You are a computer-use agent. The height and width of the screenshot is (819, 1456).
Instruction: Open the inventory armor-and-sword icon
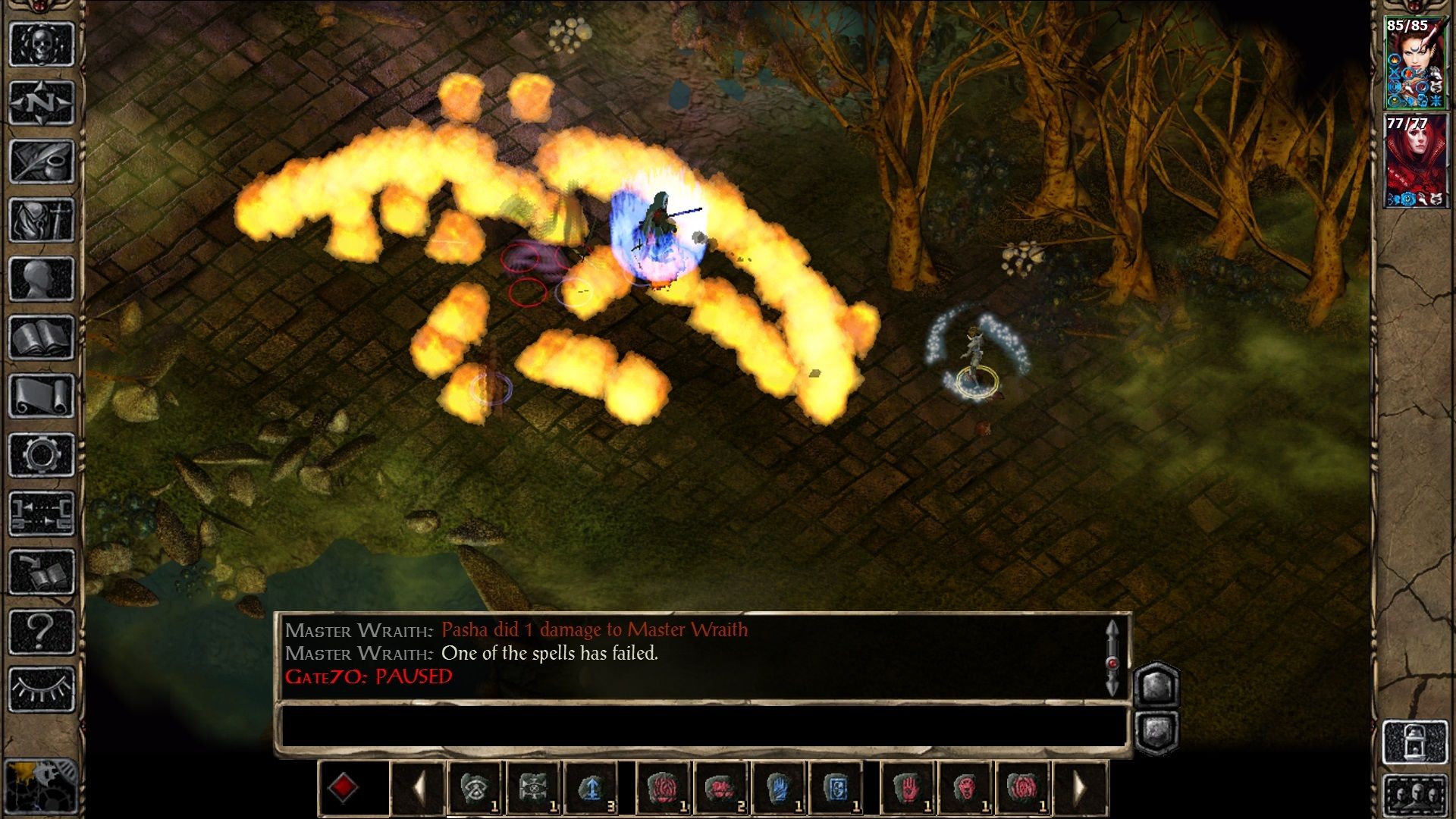pyautogui.click(x=42, y=220)
